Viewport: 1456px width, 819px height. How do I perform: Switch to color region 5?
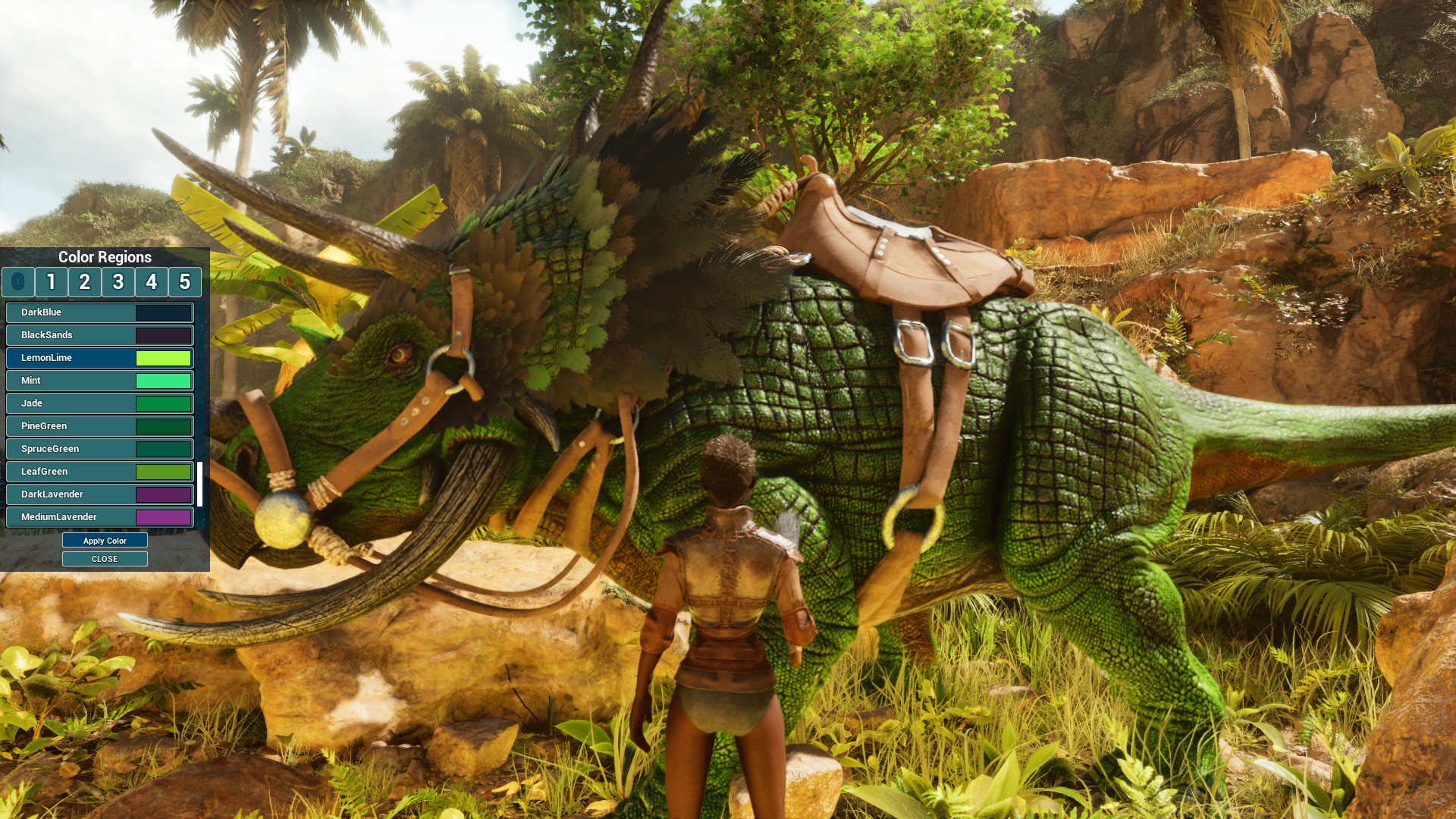[x=185, y=282]
